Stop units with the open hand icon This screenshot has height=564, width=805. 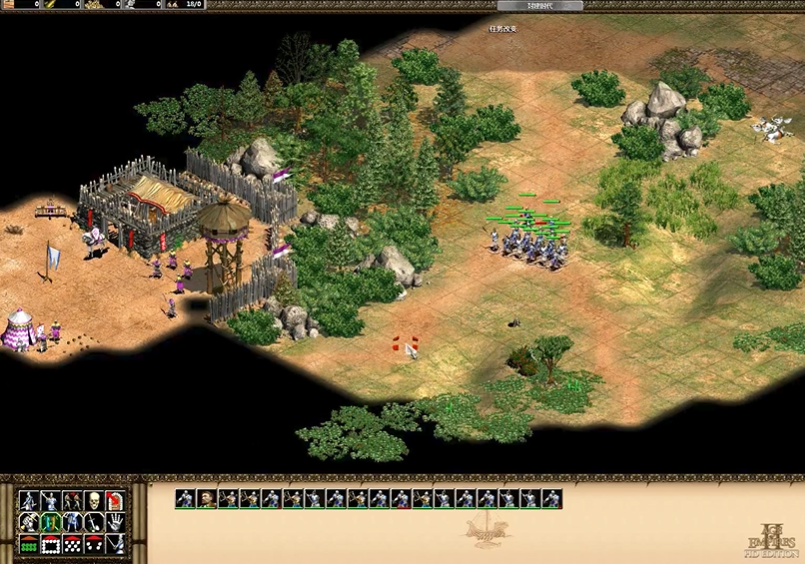(x=115, y=522)
